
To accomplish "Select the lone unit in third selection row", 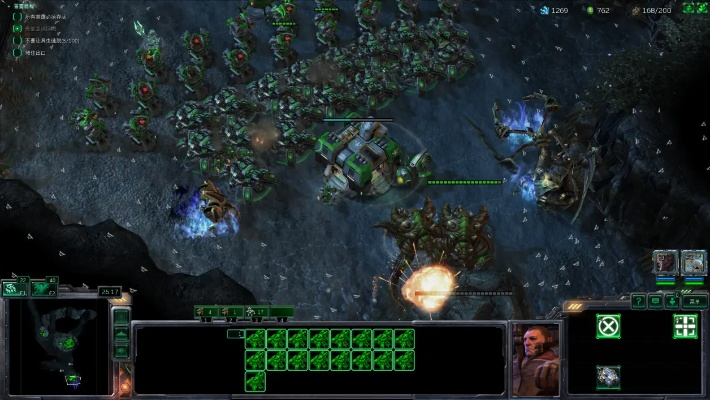I will (x=255, y=380).
